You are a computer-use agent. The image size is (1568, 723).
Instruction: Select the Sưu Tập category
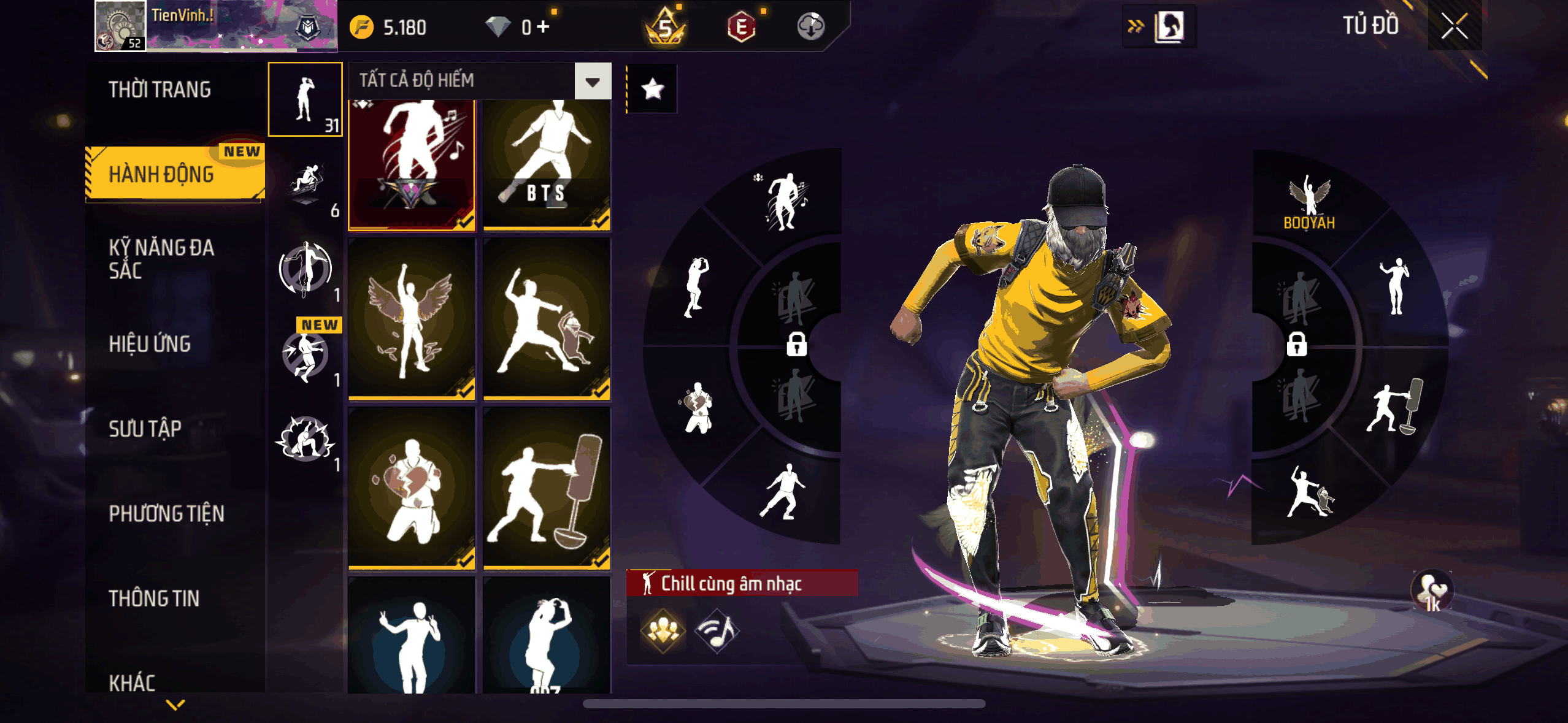tap(145, 429)
